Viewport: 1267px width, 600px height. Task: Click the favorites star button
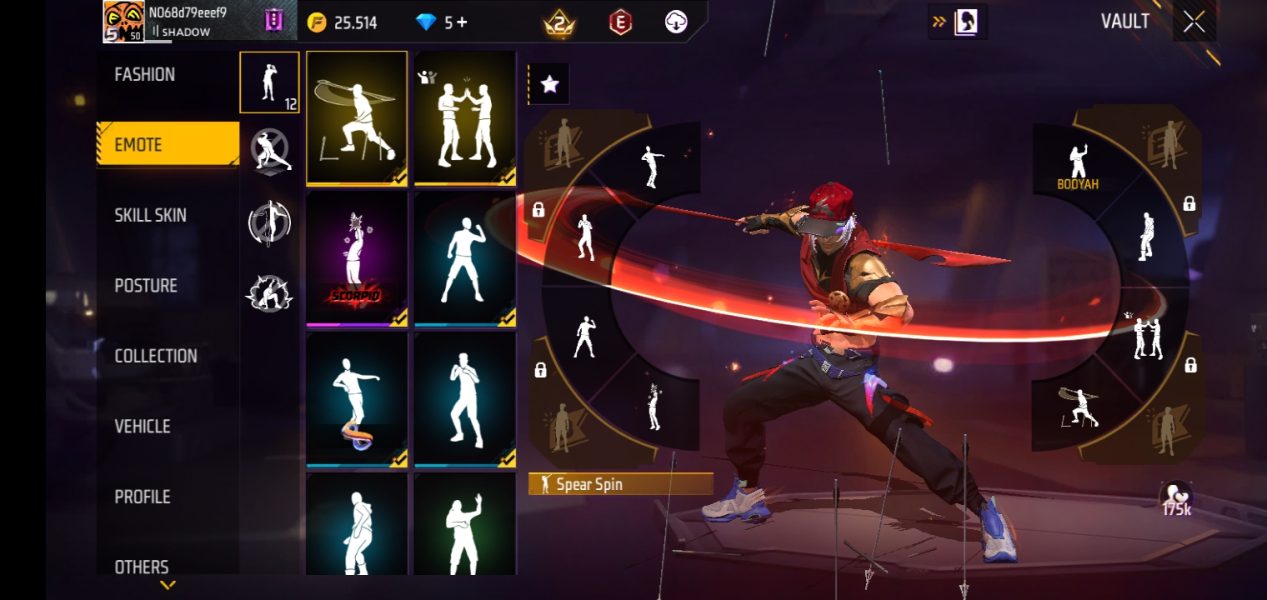click(x=549, y=85)
